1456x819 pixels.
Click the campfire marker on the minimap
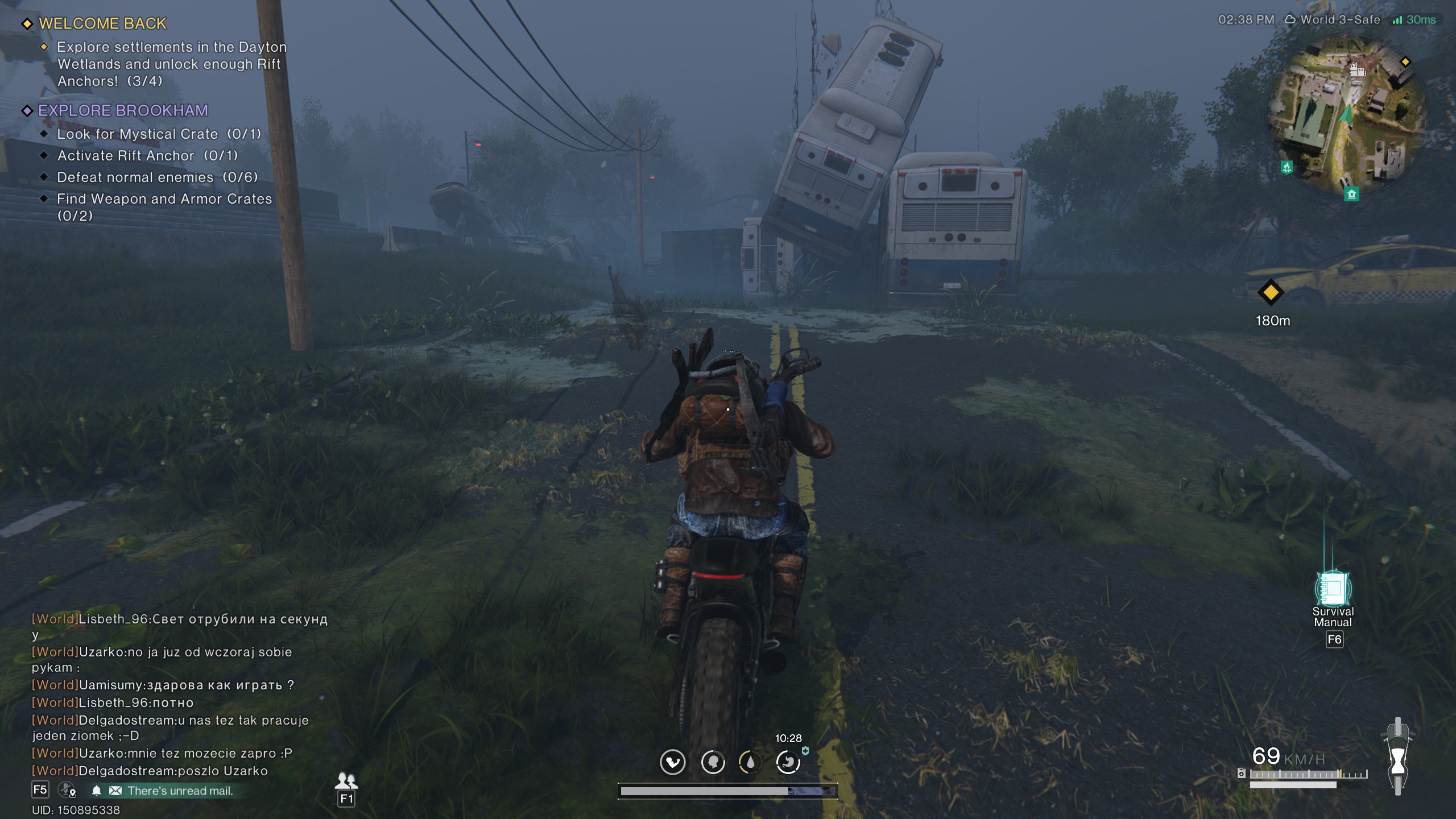pyautogui.click(x=1287, y=167)
